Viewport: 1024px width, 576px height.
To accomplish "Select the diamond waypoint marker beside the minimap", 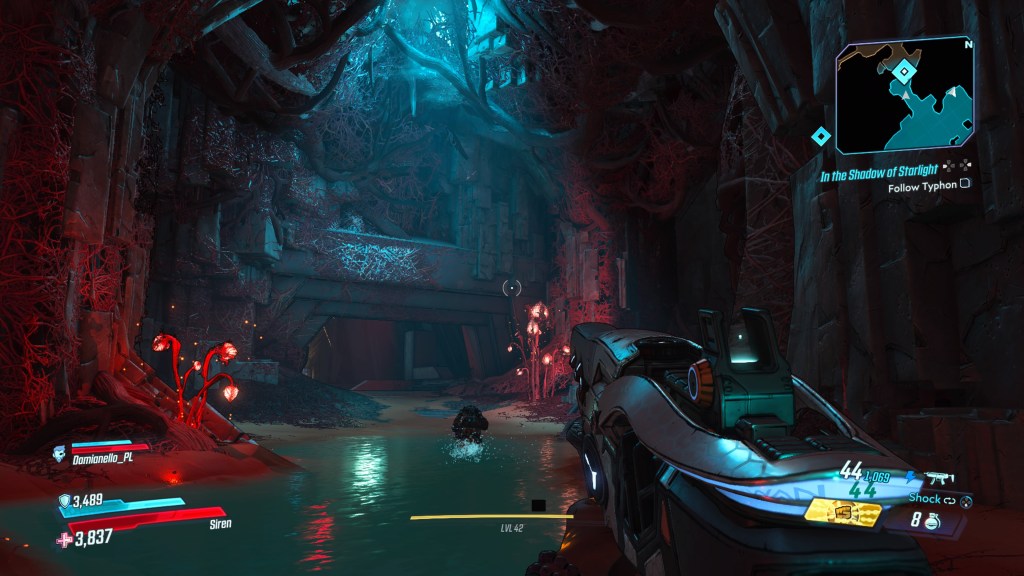I will pyautogui.click(x=821, y=137).
